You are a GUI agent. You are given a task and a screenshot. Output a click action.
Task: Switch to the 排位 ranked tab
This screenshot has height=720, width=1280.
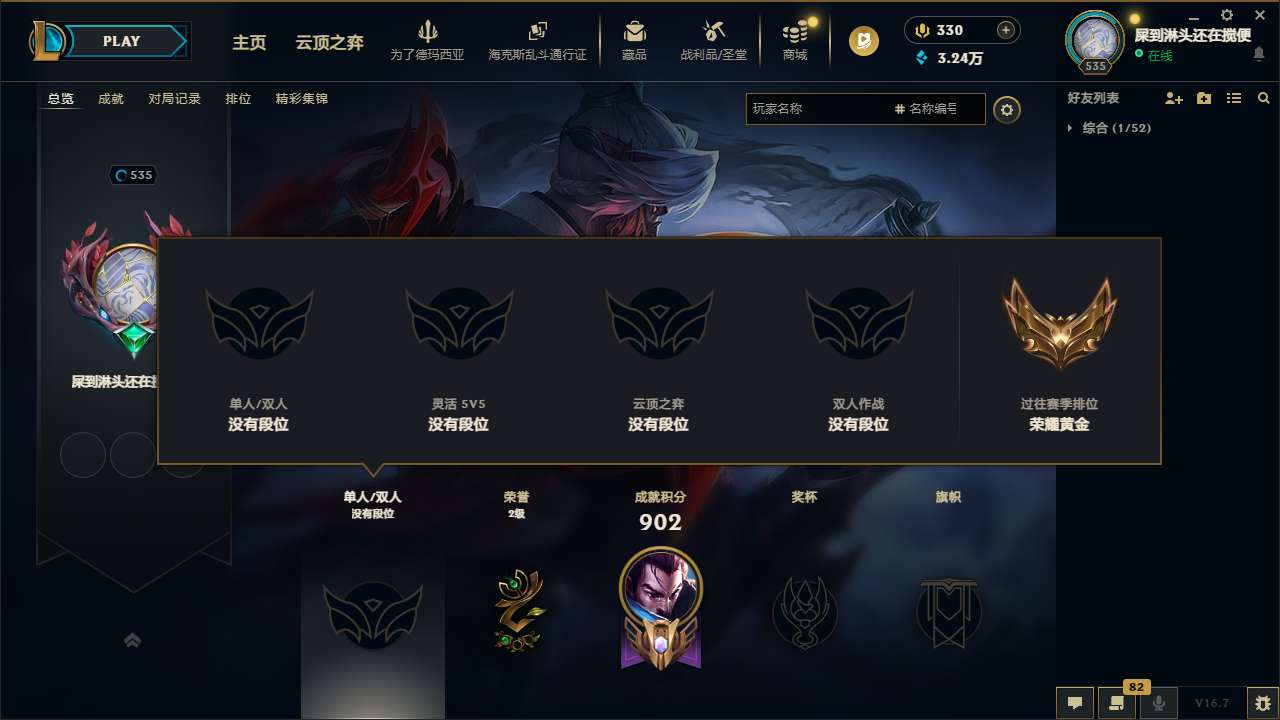[x=239, y=99]
